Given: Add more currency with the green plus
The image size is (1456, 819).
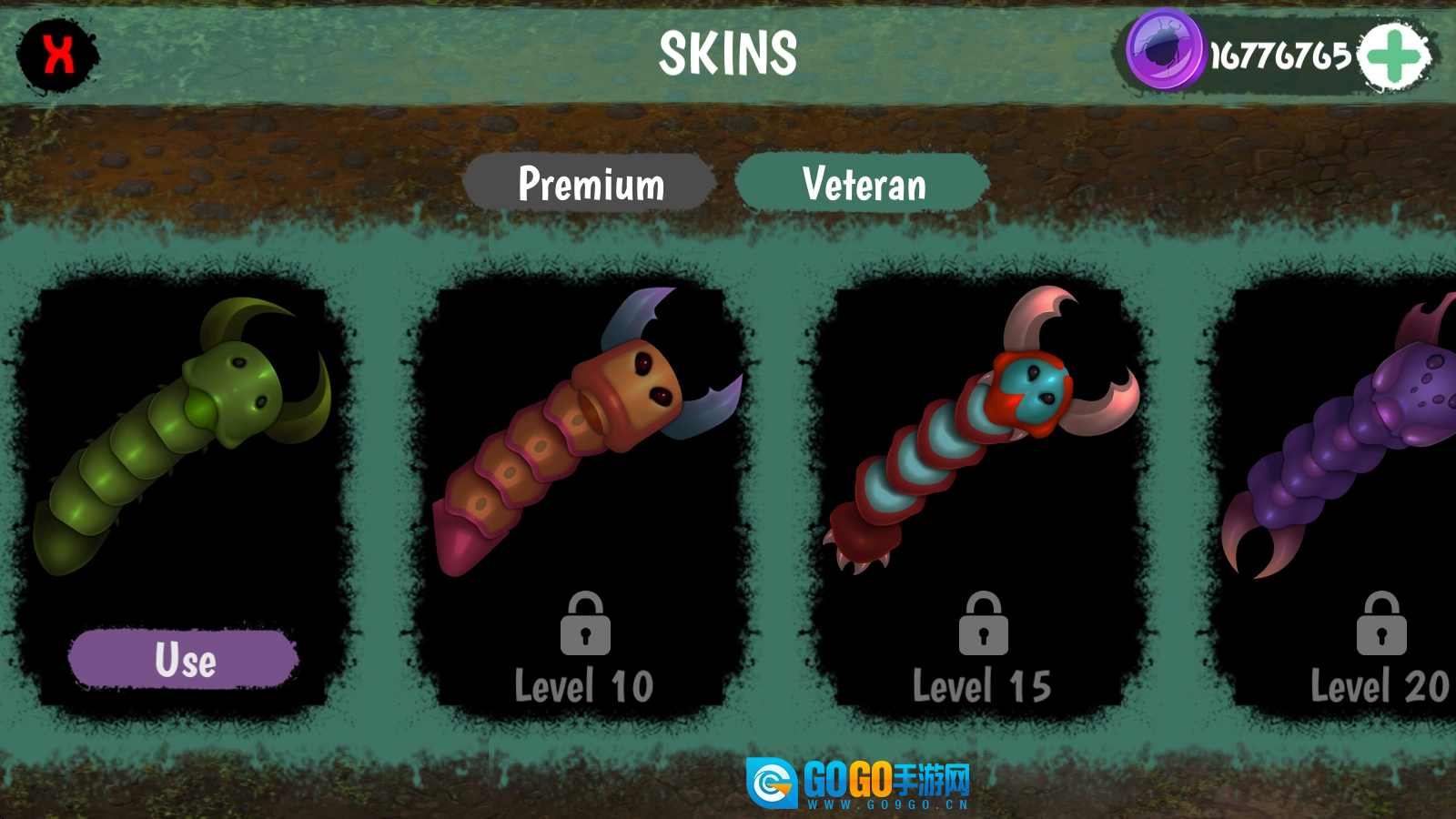Looking at the screenshot, I should (1393, 56).
